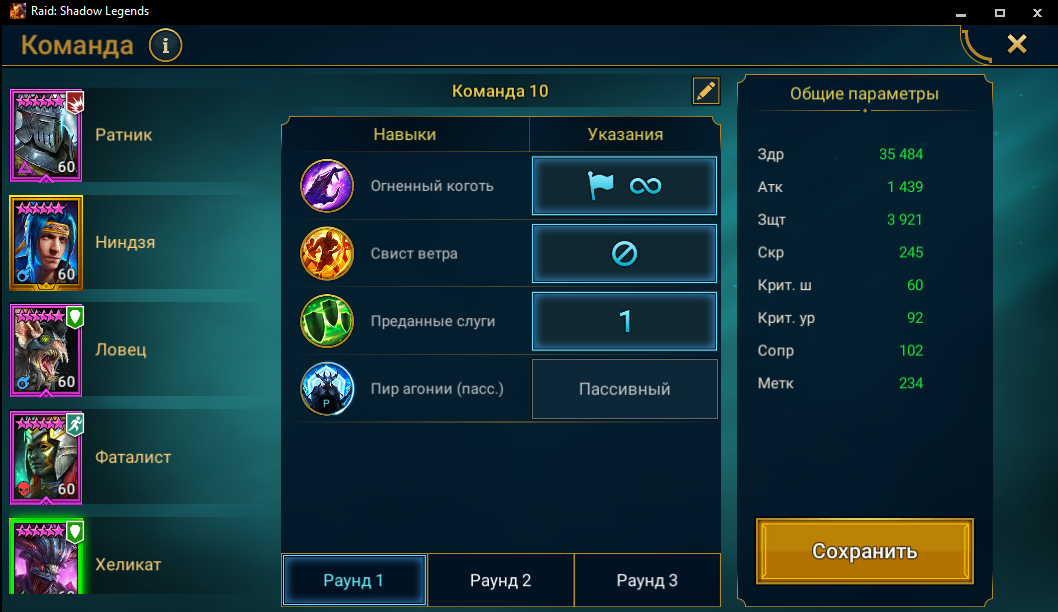
Task: Select the Ратник champion portrait
Action: tap(47, 134)
